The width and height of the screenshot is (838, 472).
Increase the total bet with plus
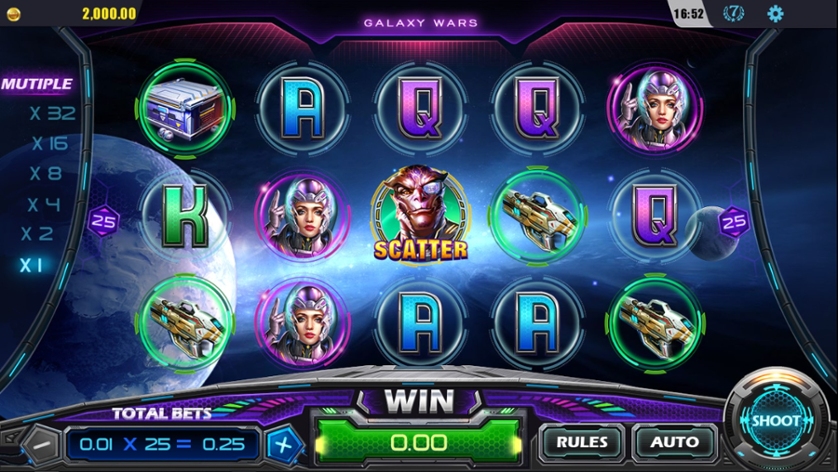(x=284, y=442)
